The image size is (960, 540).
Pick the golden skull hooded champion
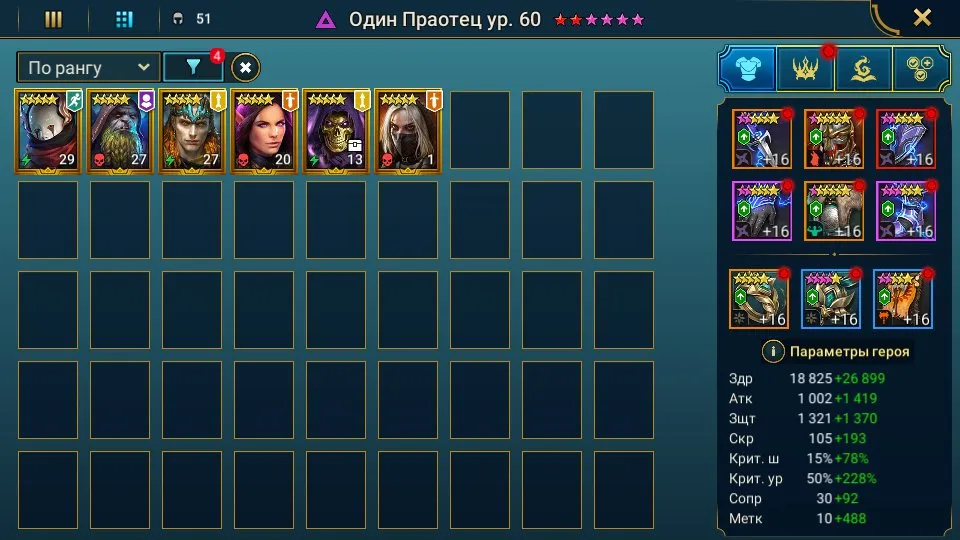tap(337, 131)
